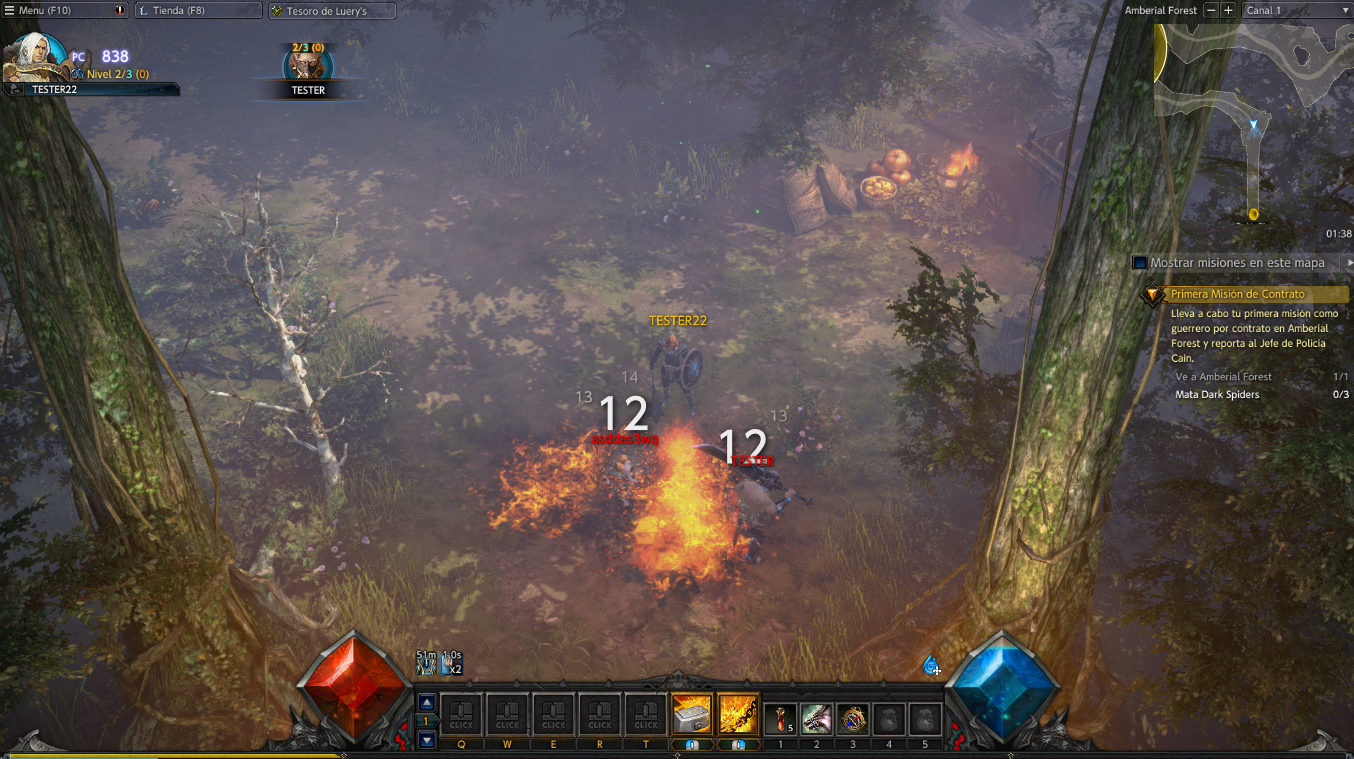The image size is (1354, 759).
Task: Zoom out the minimap with minus button
Action: coord(1211,10)
